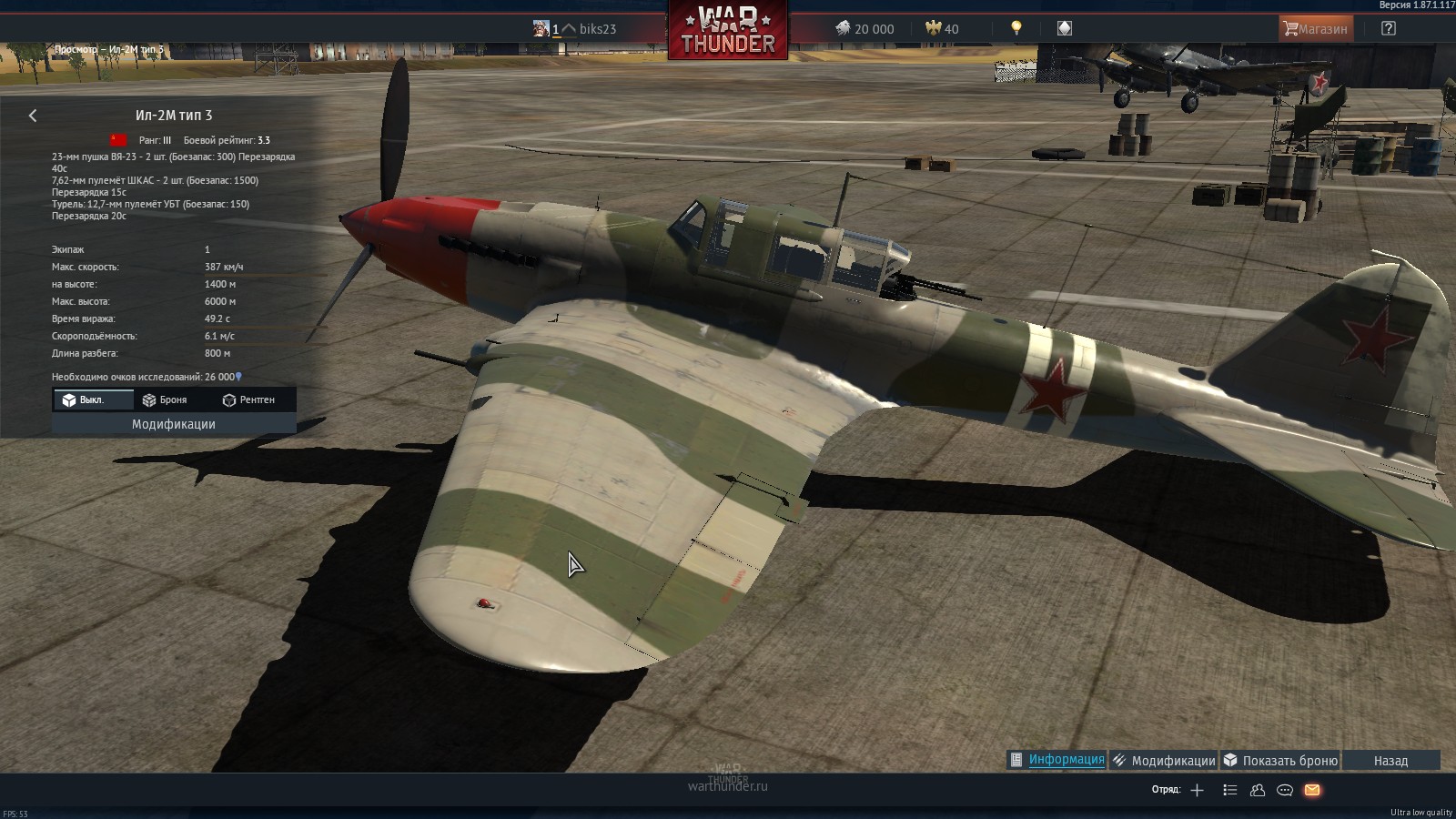Click the plus icon to create squad
The width and height of the screenshot is (1456, 819).
(x=1197, y=790)
